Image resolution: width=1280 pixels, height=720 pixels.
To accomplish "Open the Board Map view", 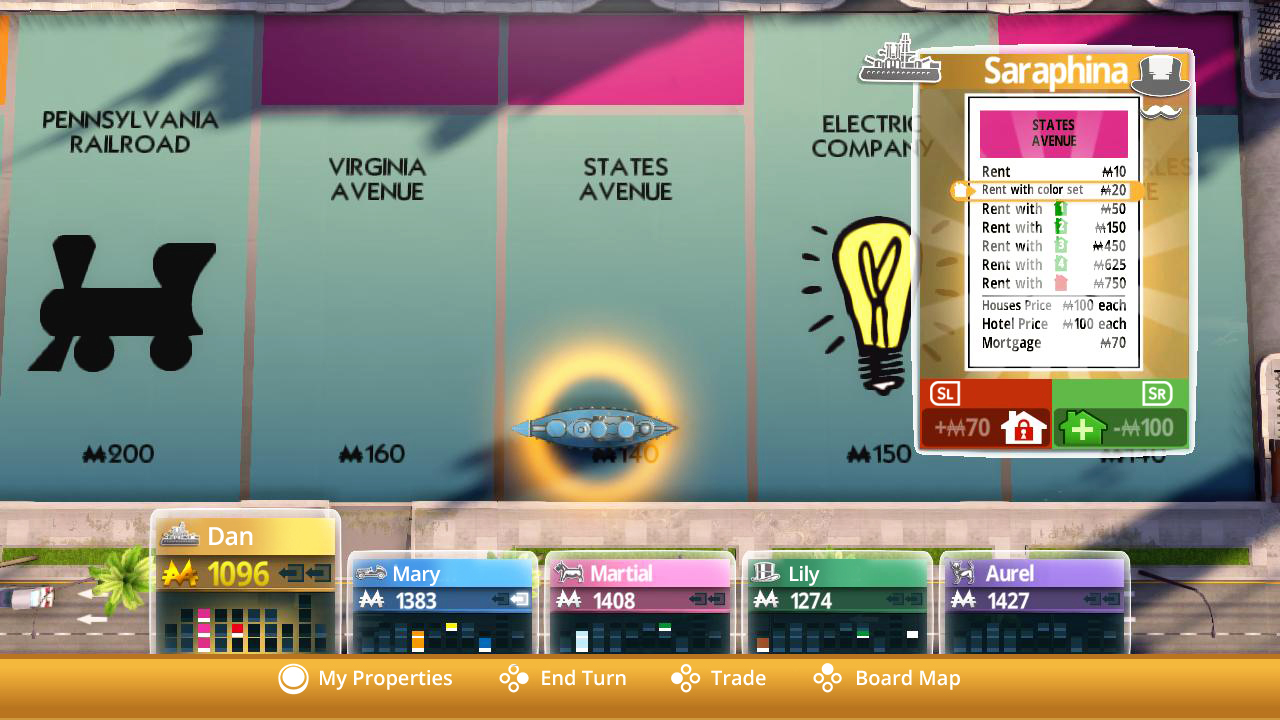I will [x=885, y=678].
